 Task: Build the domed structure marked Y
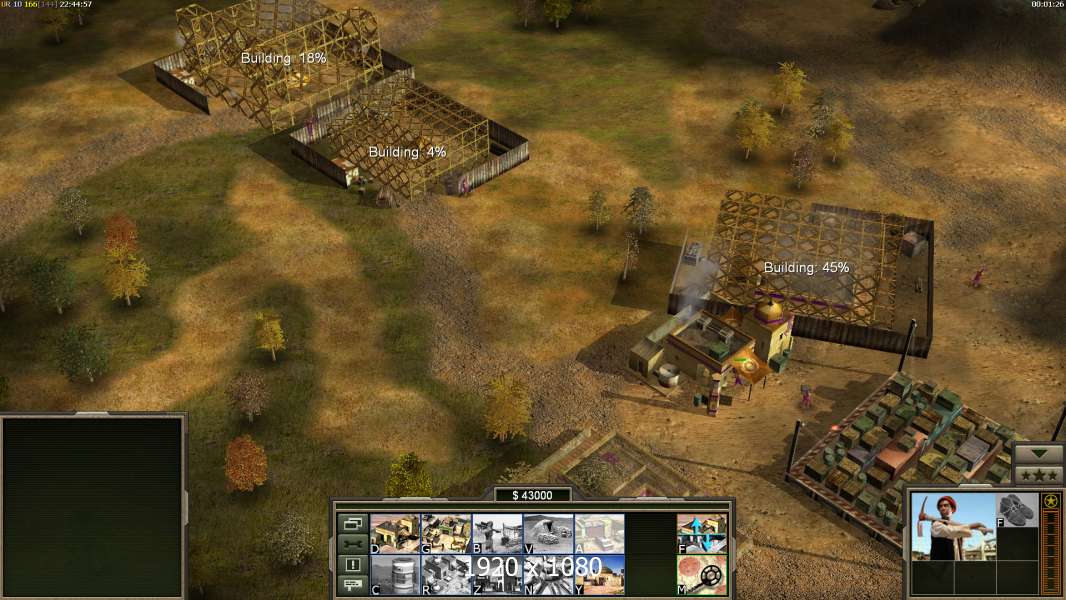[599, 575]
